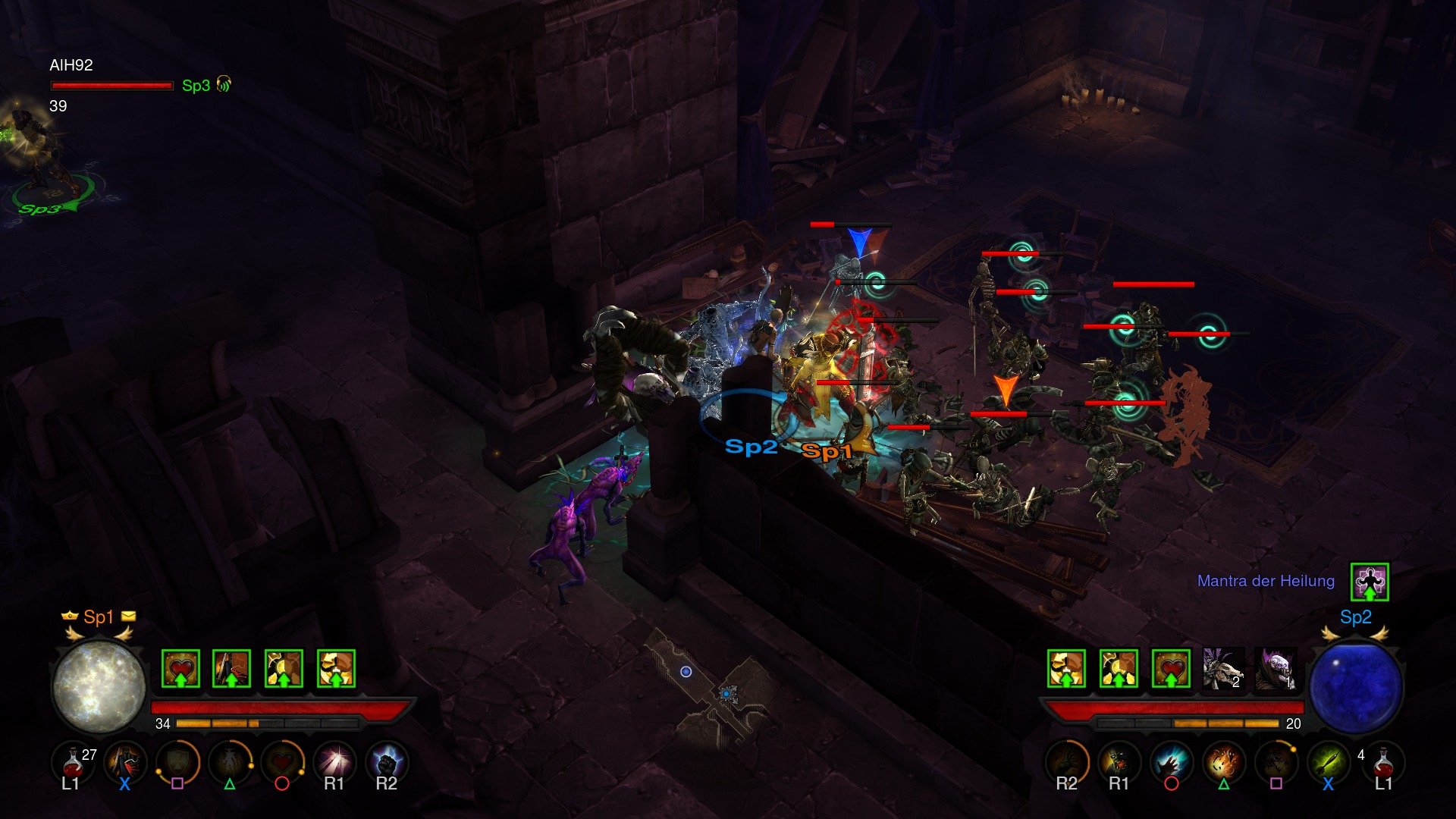This screenshot has width=1456, height=819.
Task: Click the mail envelope icon beside Sp1
Action: point(127,617)
